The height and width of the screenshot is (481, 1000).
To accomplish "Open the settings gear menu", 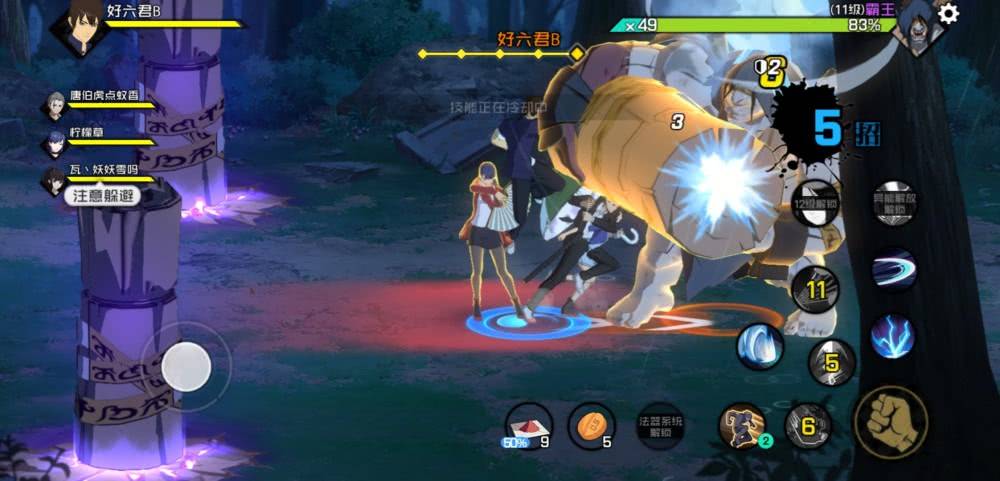I will coord(948,13).
